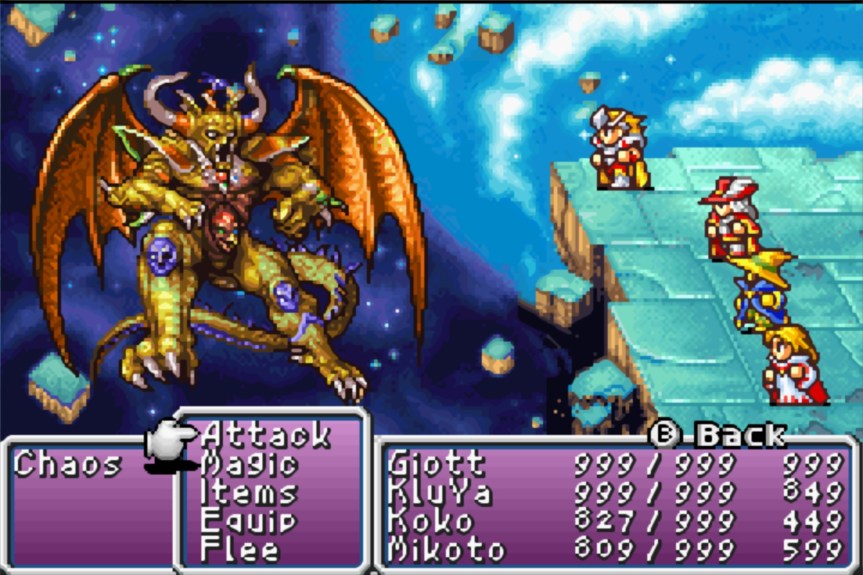Choose Koko in the party list
863x575 pixels.
pos(426,521)
